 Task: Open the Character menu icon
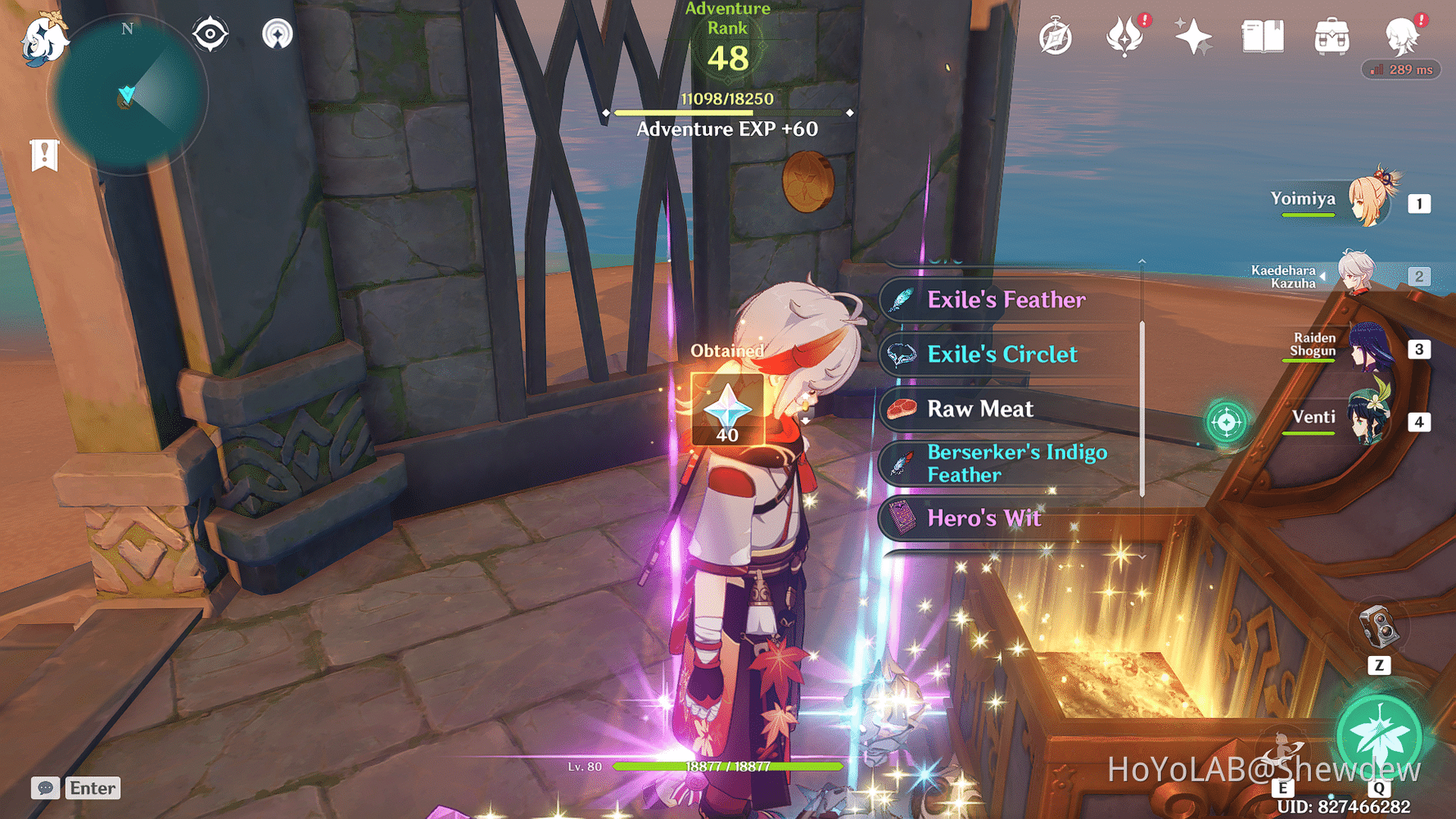tap(1402, 35)
